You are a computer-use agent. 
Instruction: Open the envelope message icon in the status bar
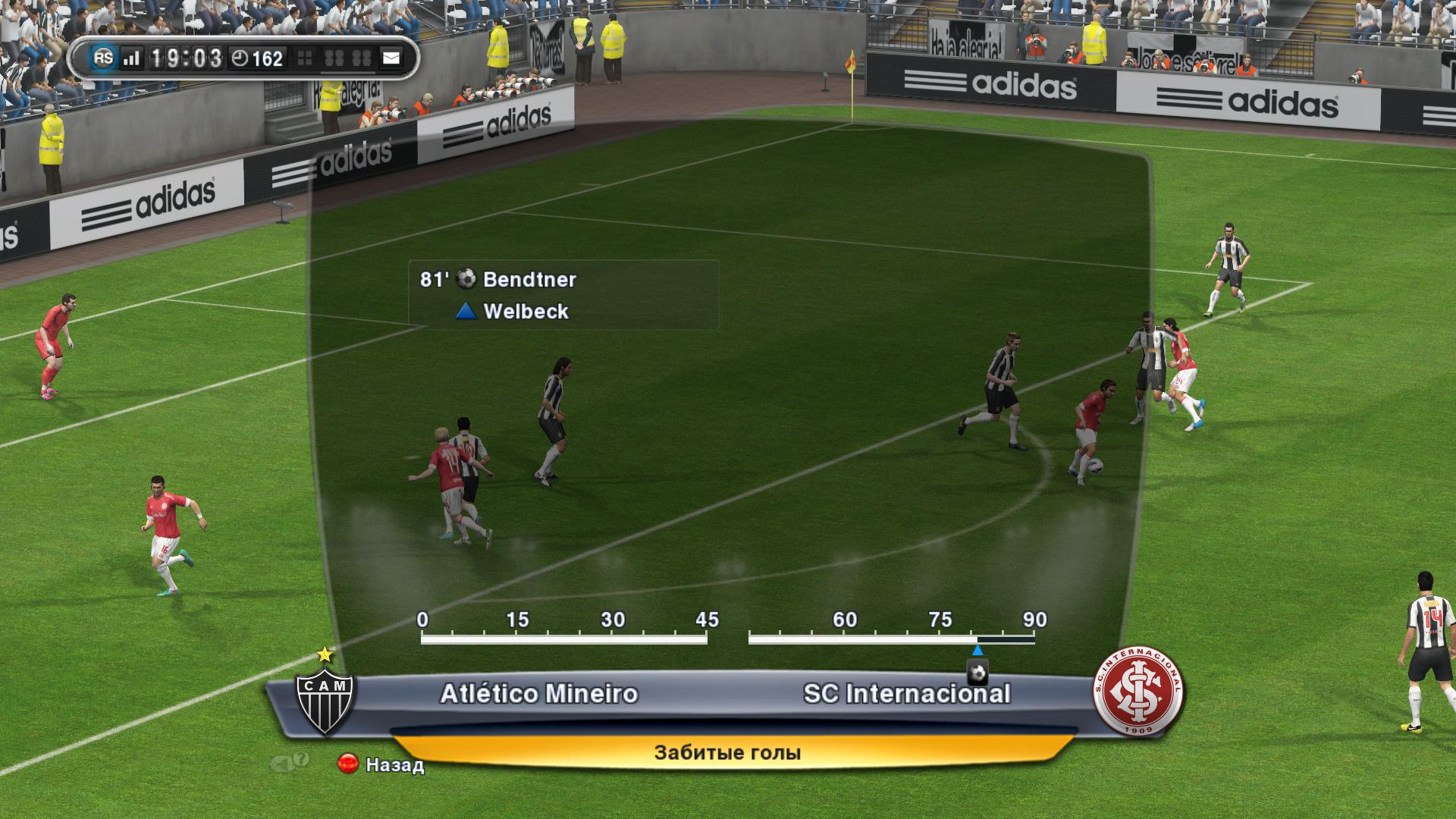[x=391, y=58]
